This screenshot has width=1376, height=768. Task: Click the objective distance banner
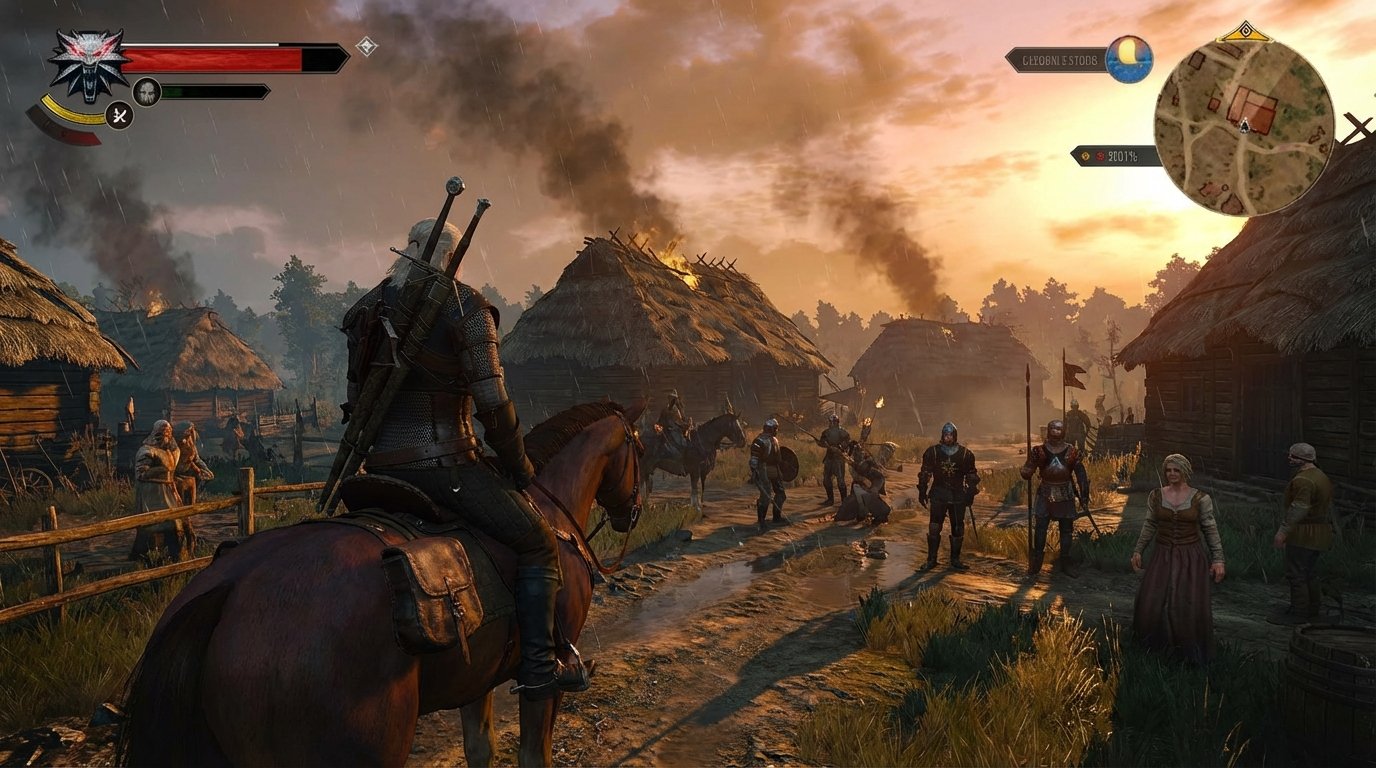[x=1116, y=156]
